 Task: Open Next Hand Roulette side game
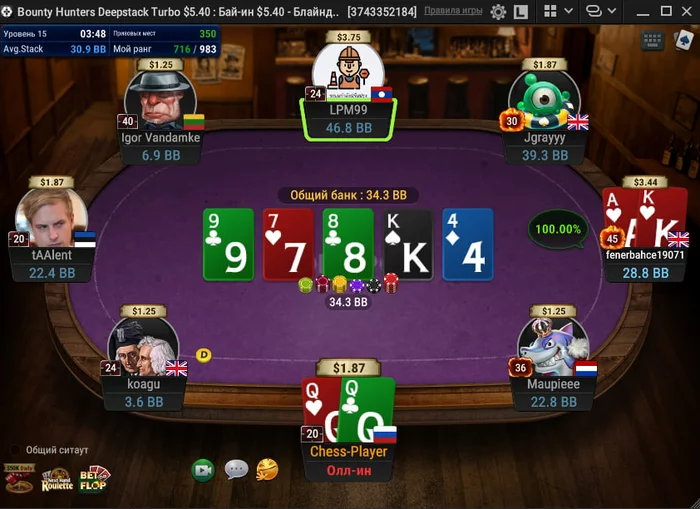coord(57,480)
